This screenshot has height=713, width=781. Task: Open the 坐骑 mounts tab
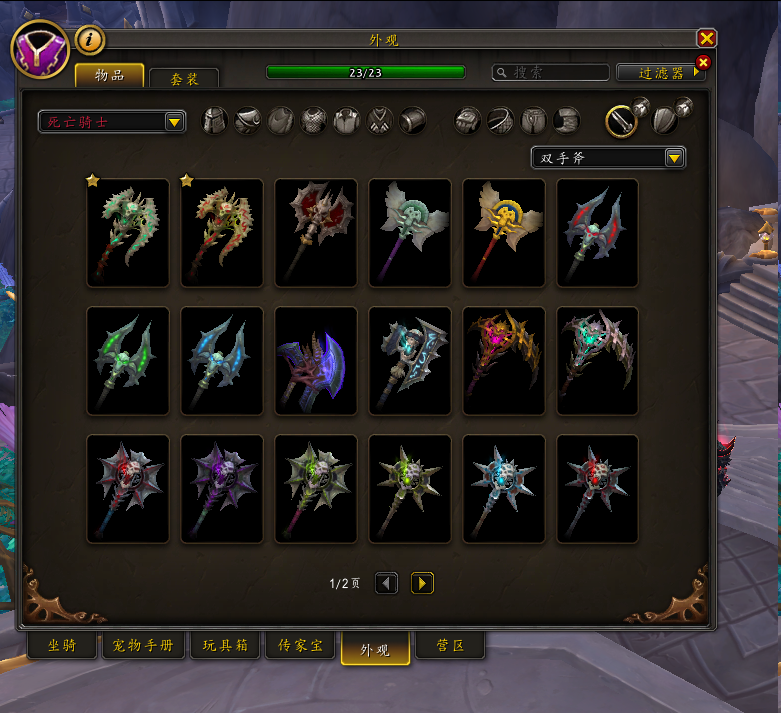[61, 646]
